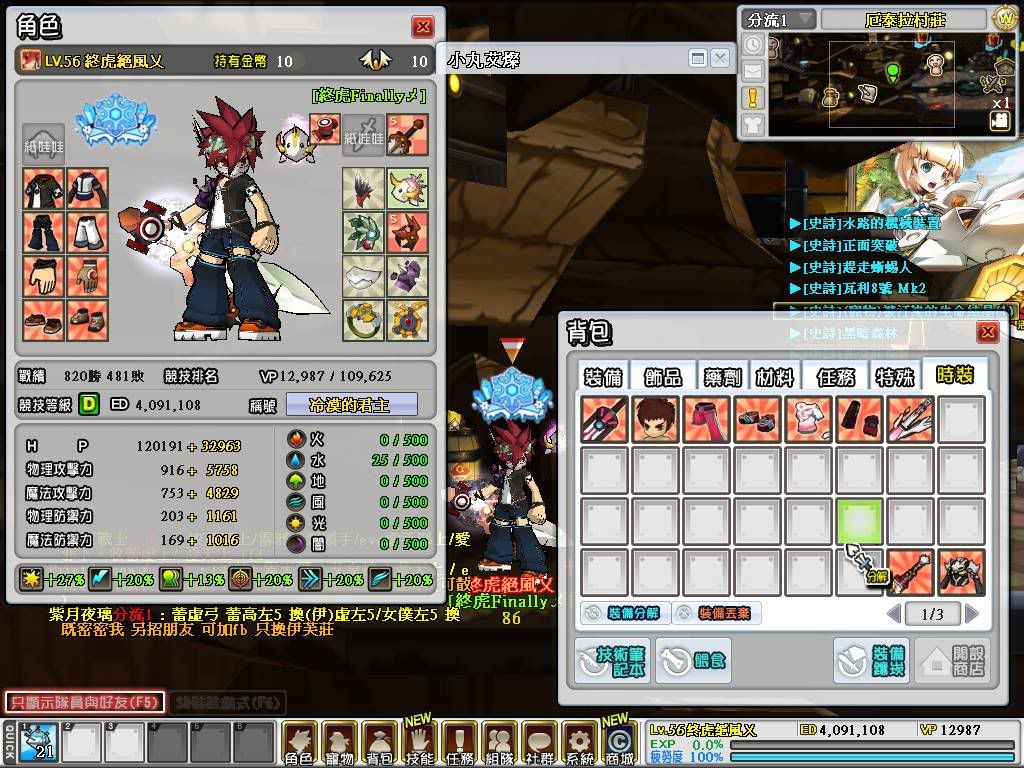
Task: Click the 裝備丟棄 discard button
Action: click(x=716, y=613)
